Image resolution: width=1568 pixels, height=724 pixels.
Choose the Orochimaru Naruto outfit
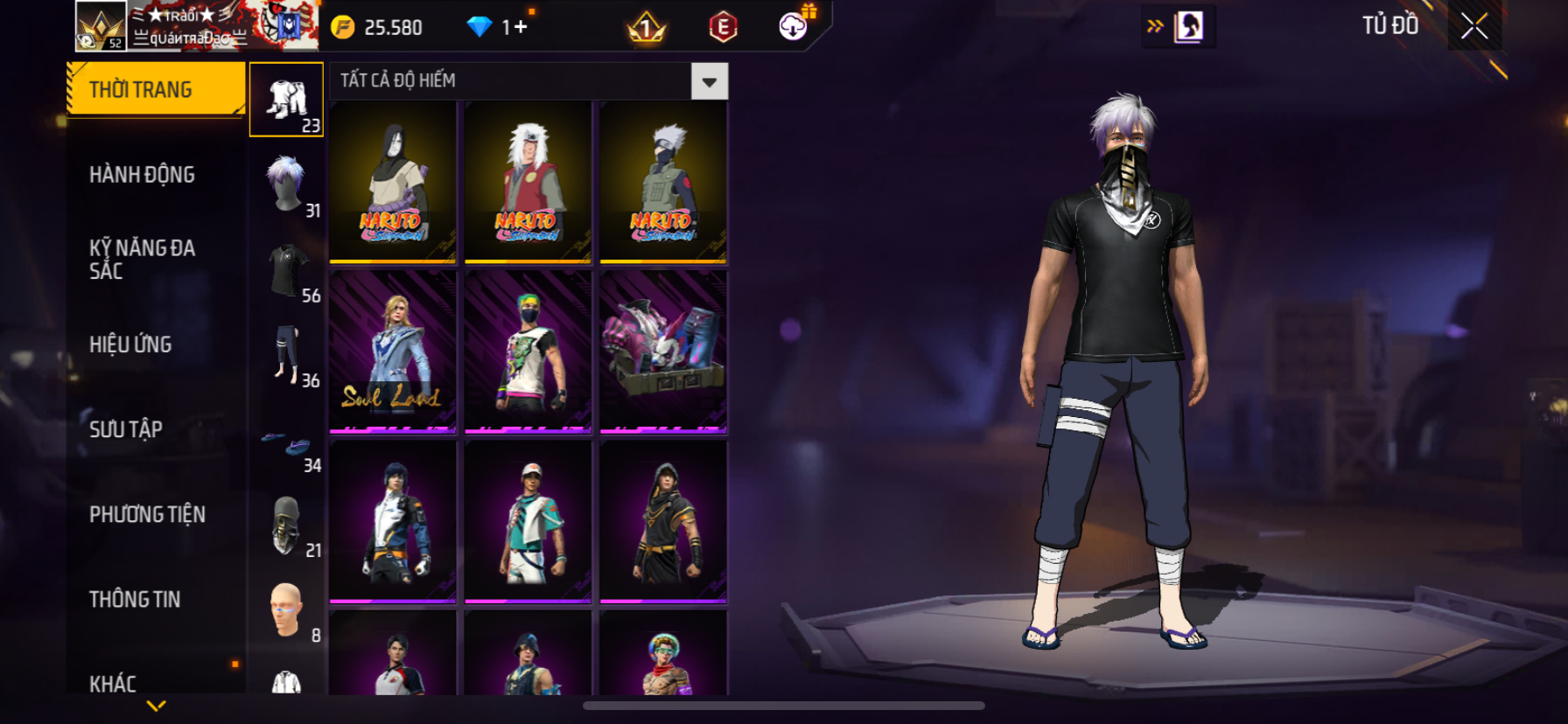pos(393,182)
